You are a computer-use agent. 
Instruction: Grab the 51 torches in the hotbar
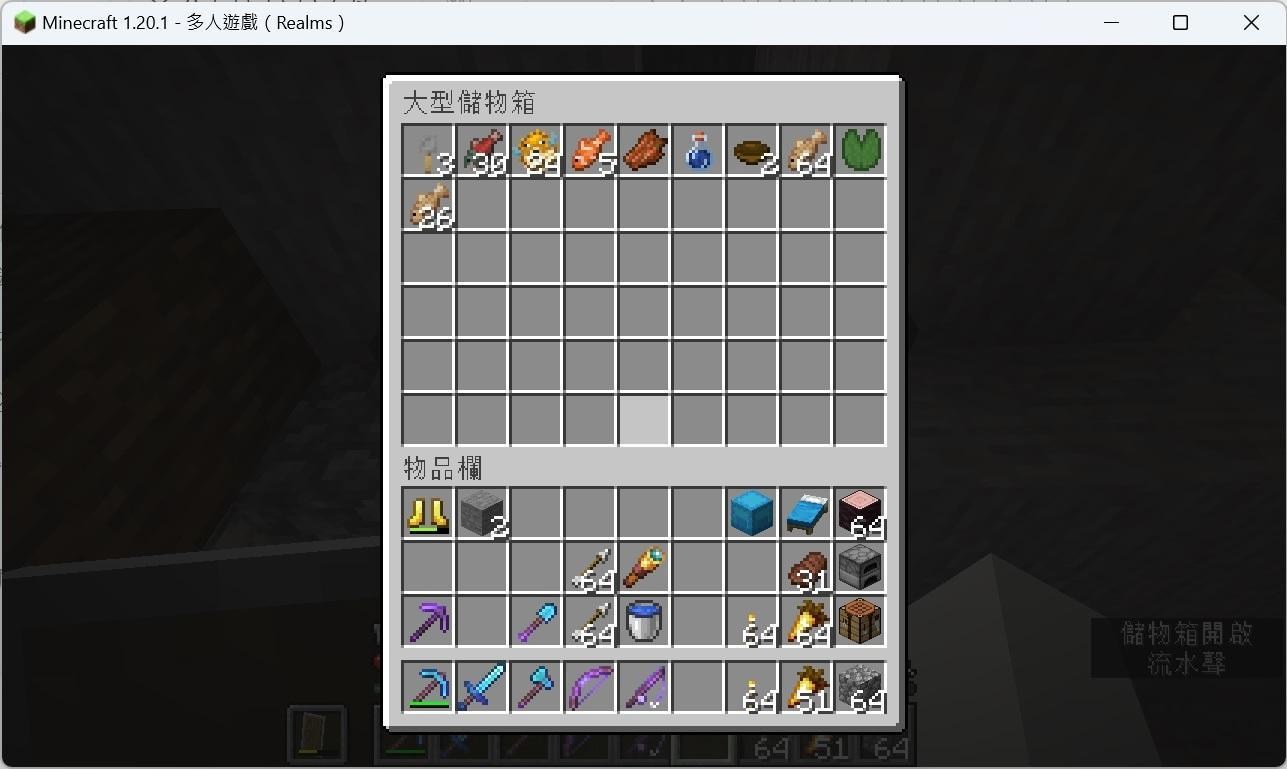coord(805,686)
